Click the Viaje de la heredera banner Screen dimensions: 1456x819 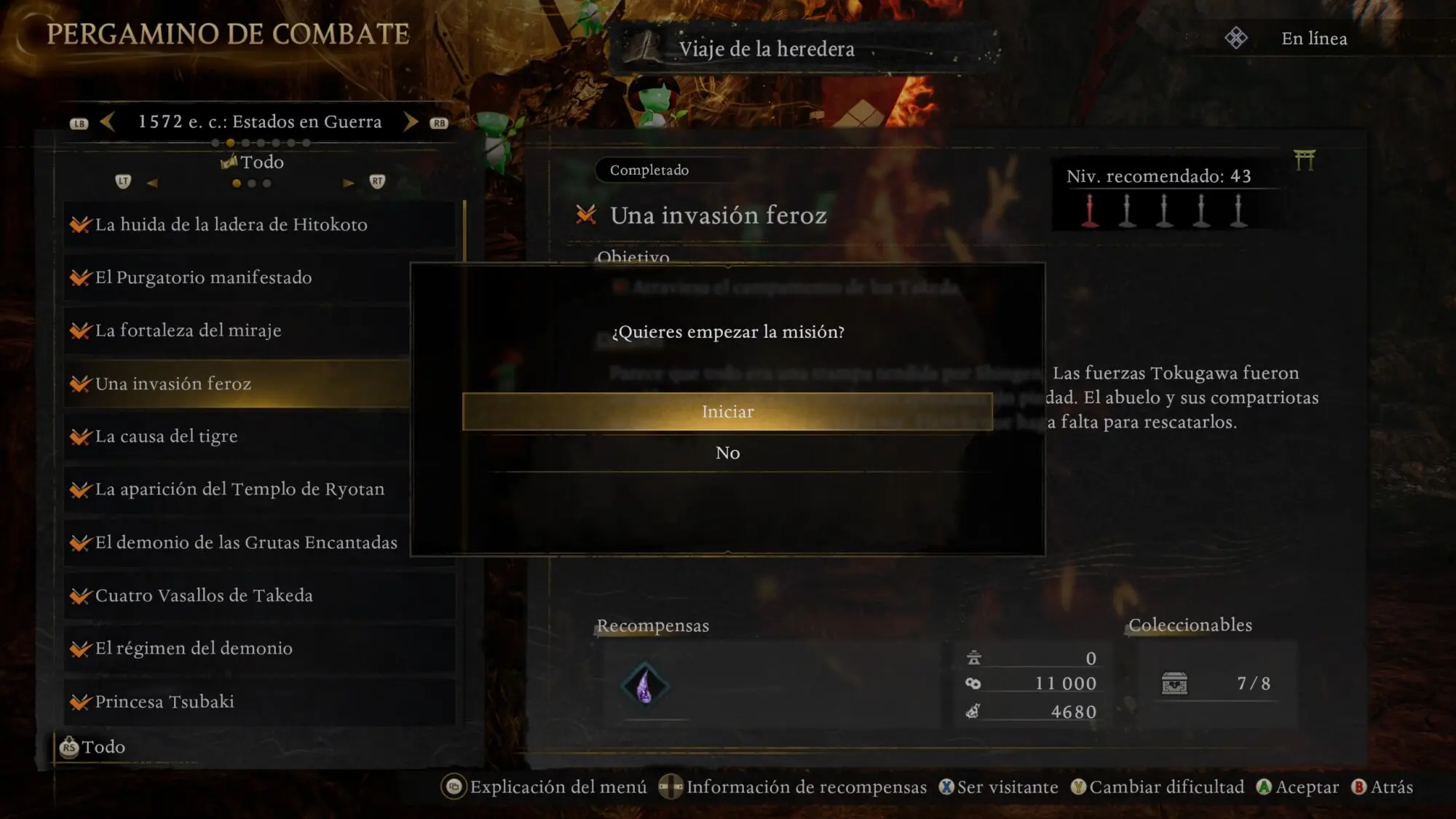[766, 49]
